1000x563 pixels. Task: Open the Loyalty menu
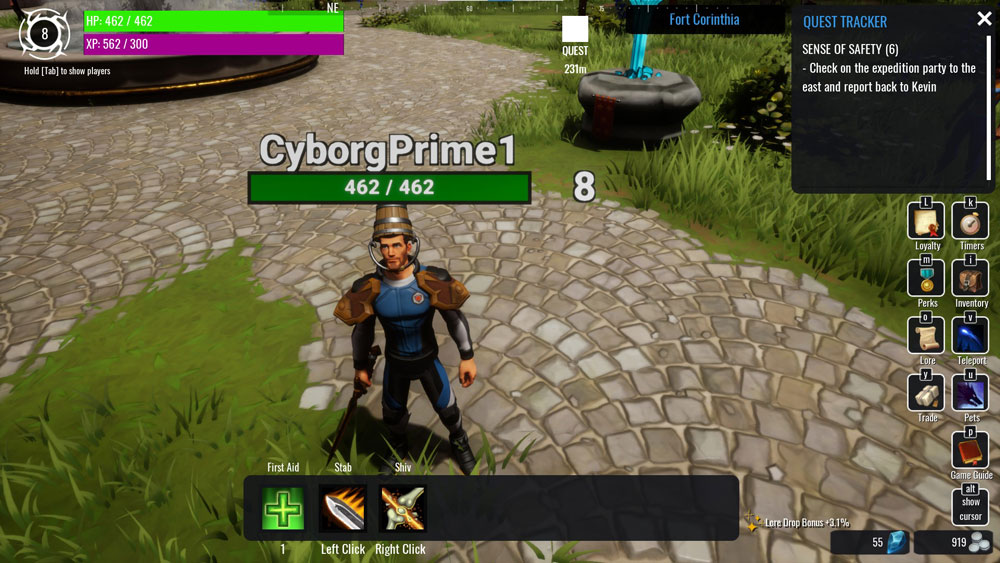[926, 222]
